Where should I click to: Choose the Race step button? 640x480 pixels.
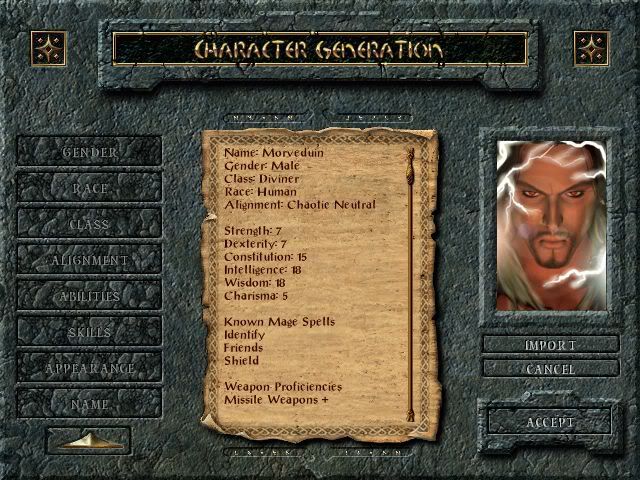pyautogui.click(x=89, y=188)
